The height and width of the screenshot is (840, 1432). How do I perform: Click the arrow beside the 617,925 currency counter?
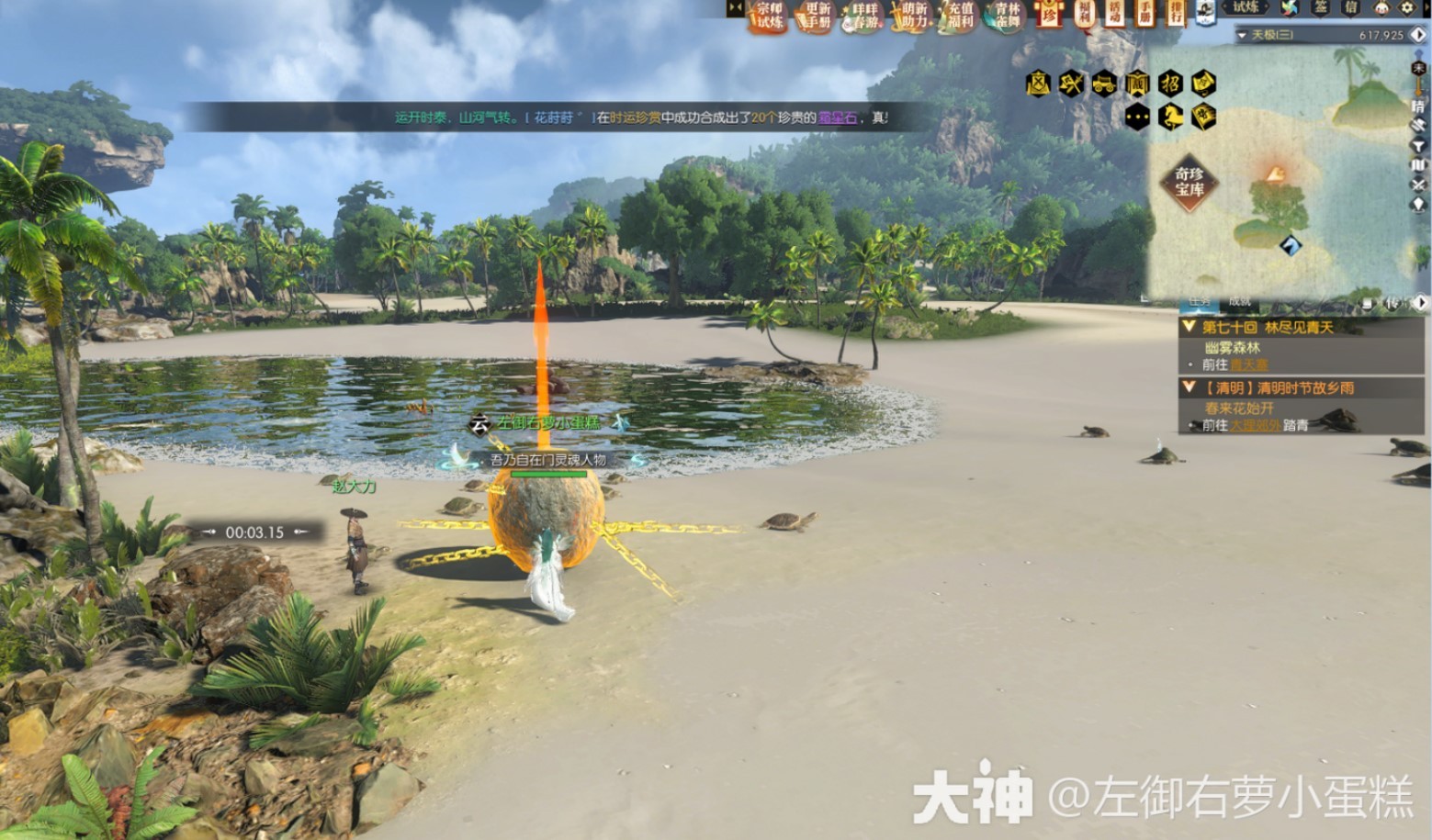[1417, 35]
